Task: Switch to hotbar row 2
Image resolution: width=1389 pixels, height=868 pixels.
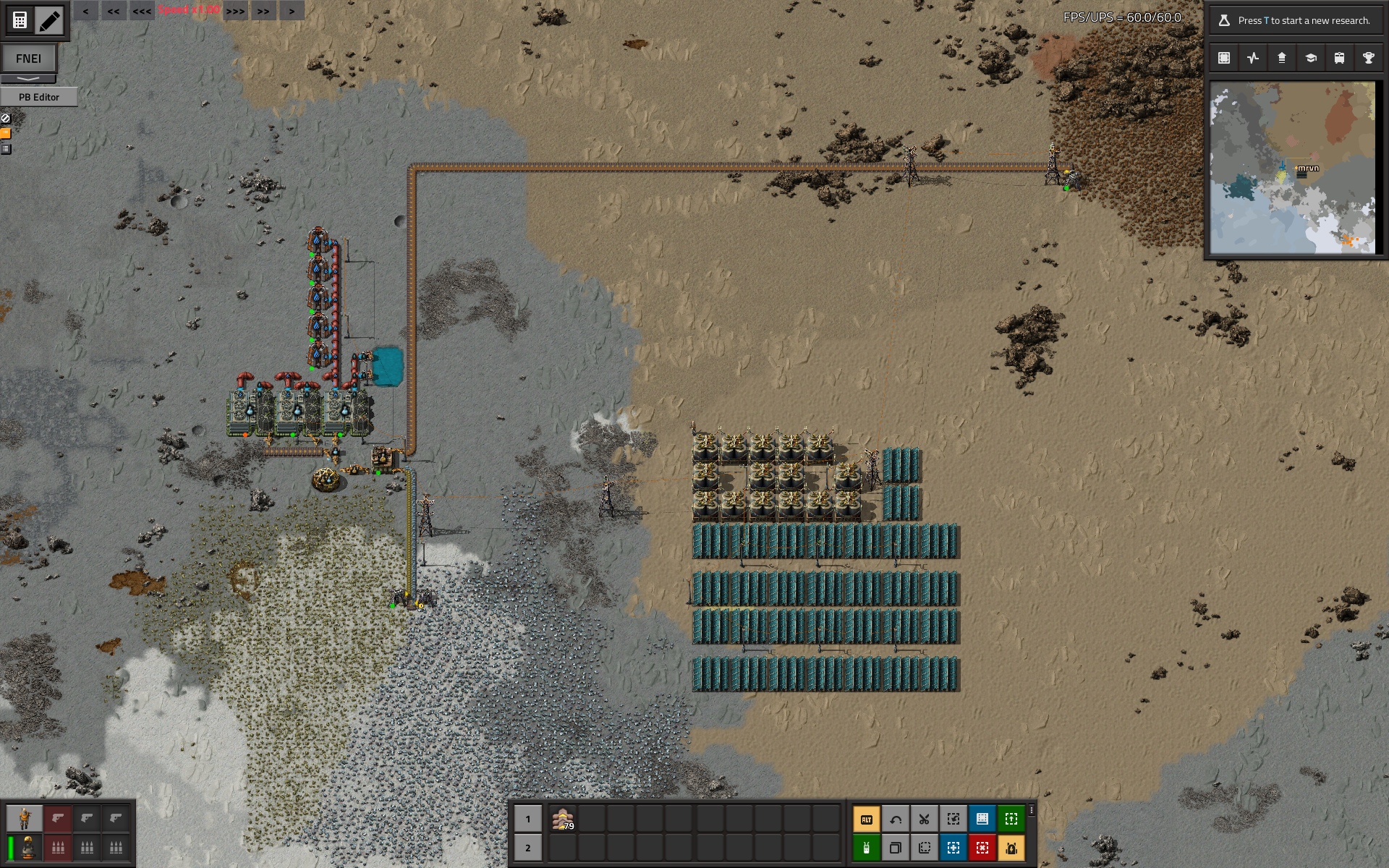Action: coord(528,848)
